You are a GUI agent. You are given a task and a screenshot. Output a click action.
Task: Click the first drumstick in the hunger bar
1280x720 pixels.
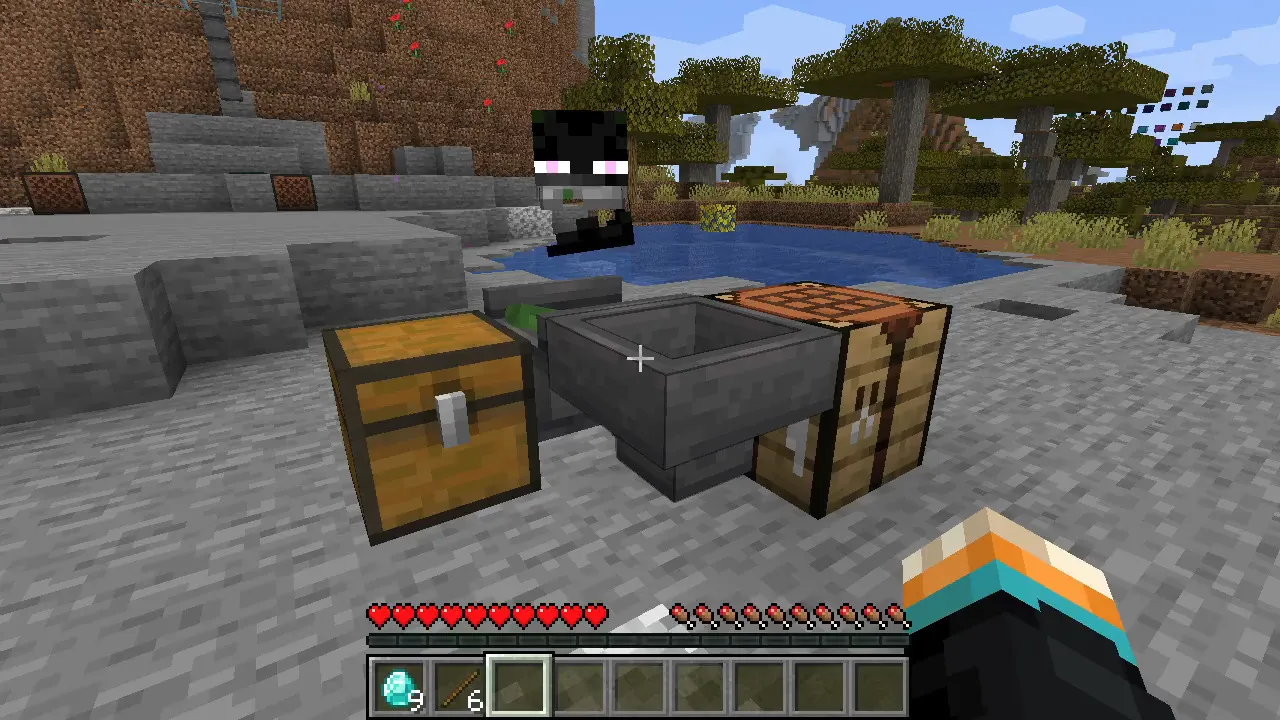[682, 610]
